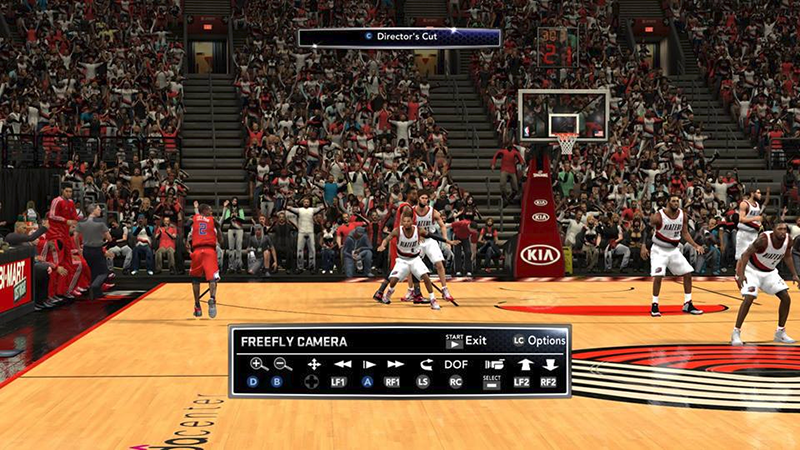Rewind the replay with double-left arrows
Image resolution: width=800 pixels, height=450 pixels.
pyautogui.click(x=343, y=364)
